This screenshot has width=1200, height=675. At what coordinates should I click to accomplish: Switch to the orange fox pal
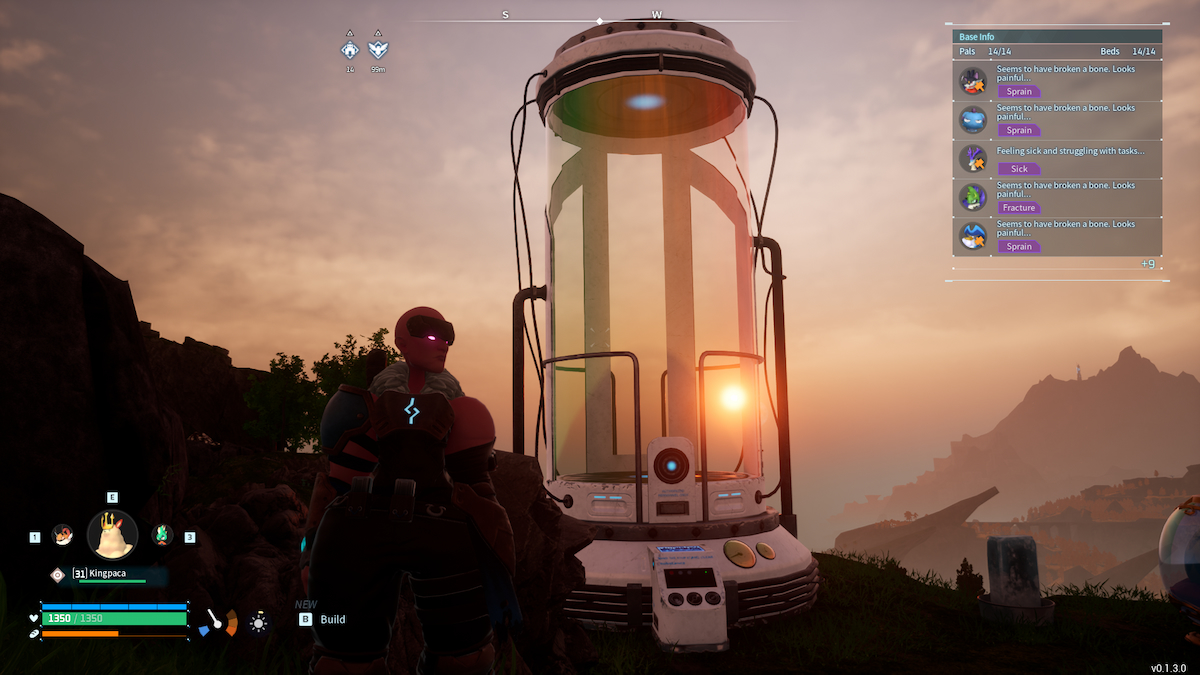click(62, 535)
